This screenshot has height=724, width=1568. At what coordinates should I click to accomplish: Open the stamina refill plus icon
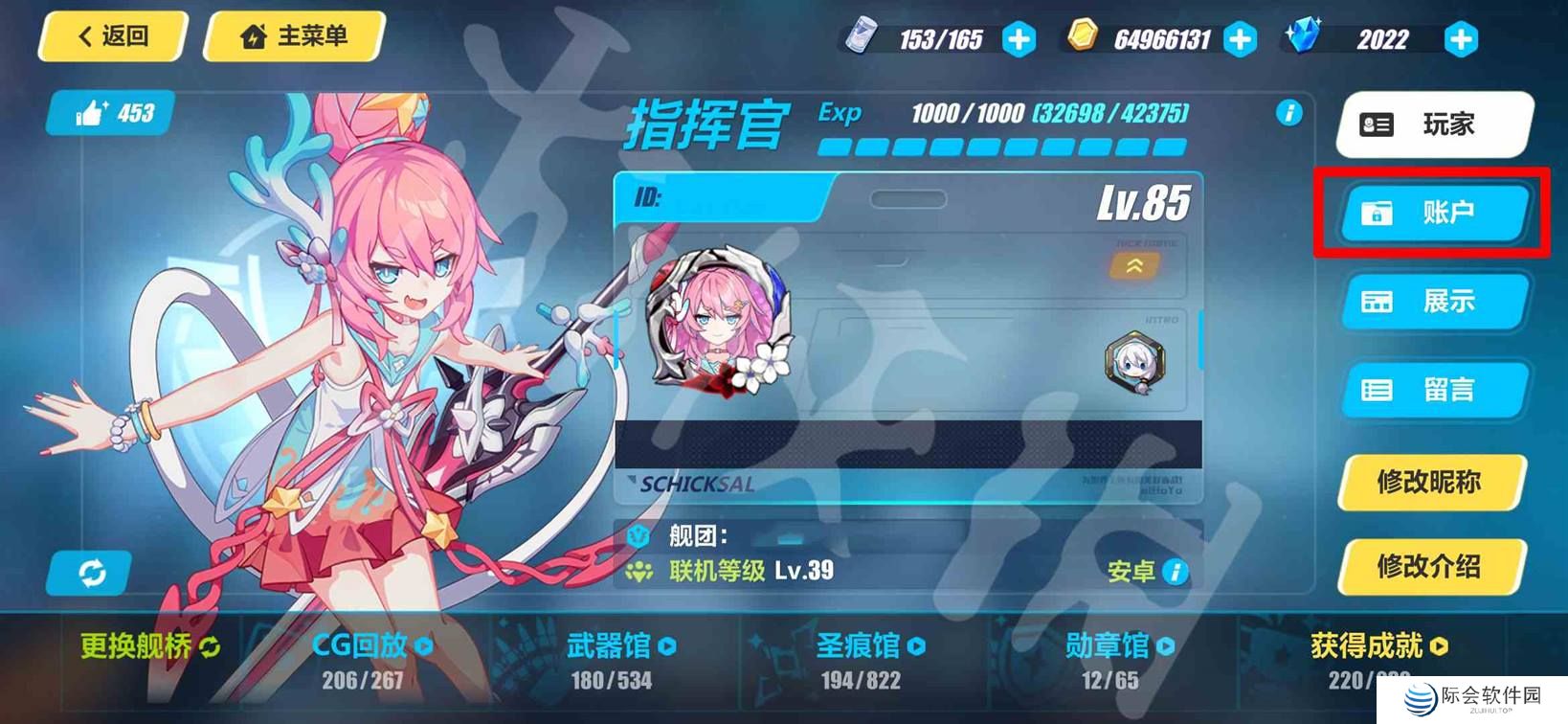click(x=1019, y=38)
